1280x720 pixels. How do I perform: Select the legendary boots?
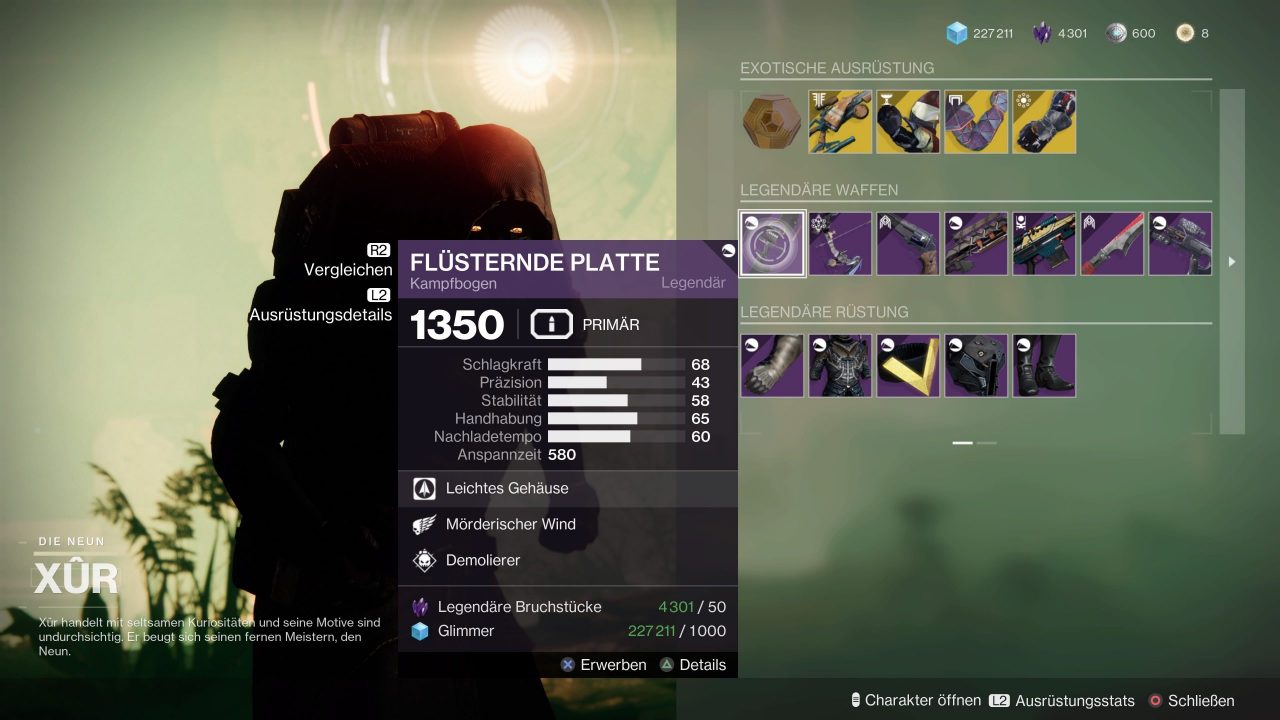pyautogui.click(x=1044, y=365)
